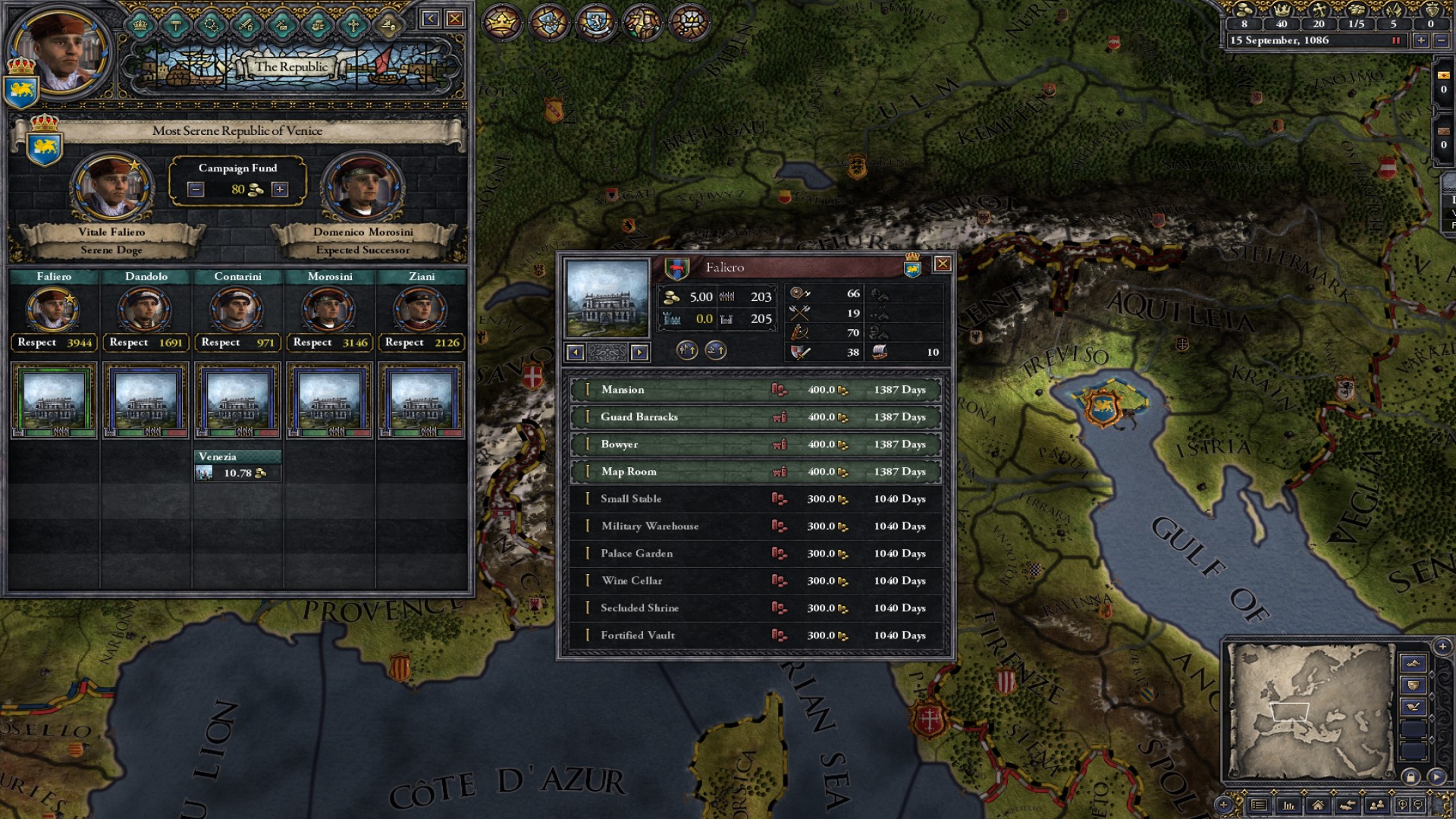Toggle the camera lock beside the minimap
The width and height of the screenshot is (1456, 819).
[x=1411, y=777]
